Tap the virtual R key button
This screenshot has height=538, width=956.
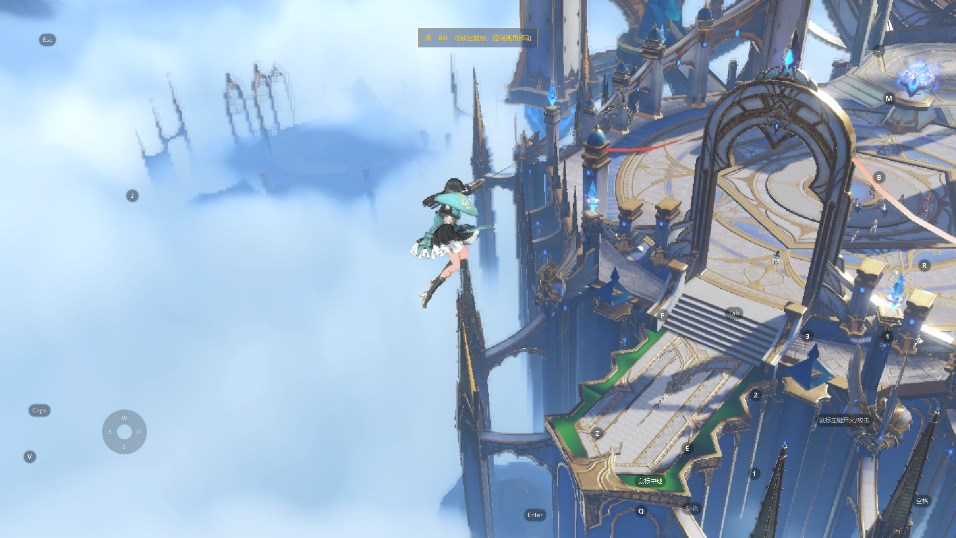[924, 265]
